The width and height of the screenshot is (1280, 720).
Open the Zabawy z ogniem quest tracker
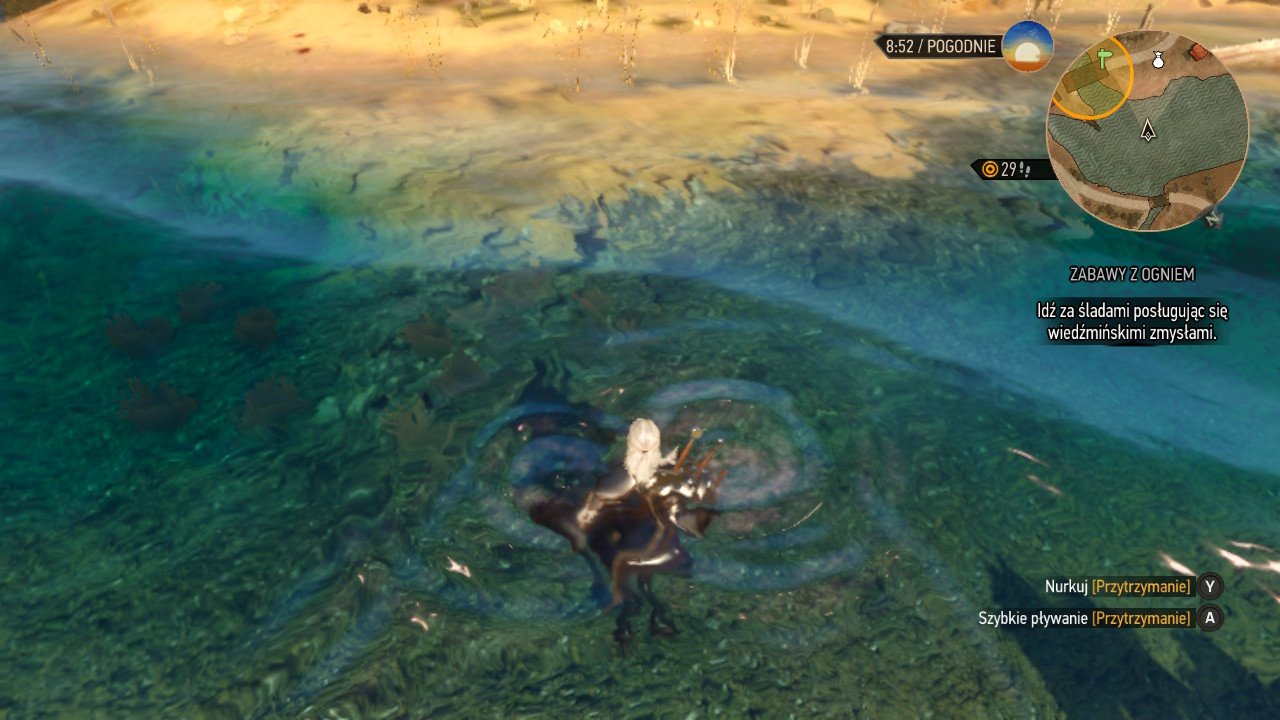pyautogui.click(x=1131, y=274)
